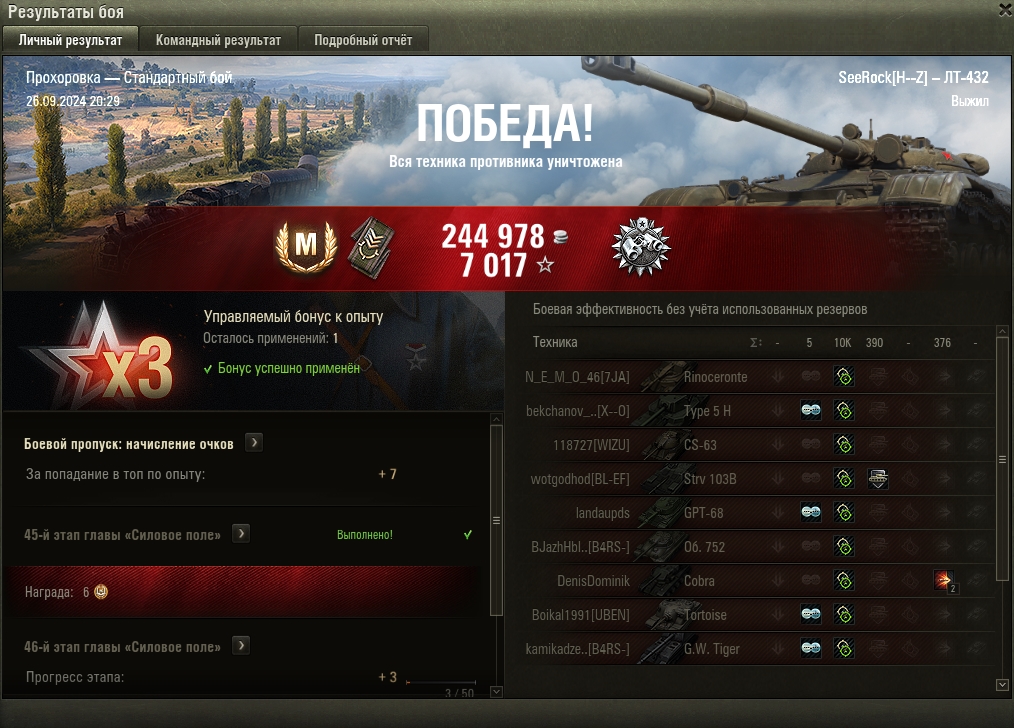Expand the 46-й этап chapter details

[241, 646]
